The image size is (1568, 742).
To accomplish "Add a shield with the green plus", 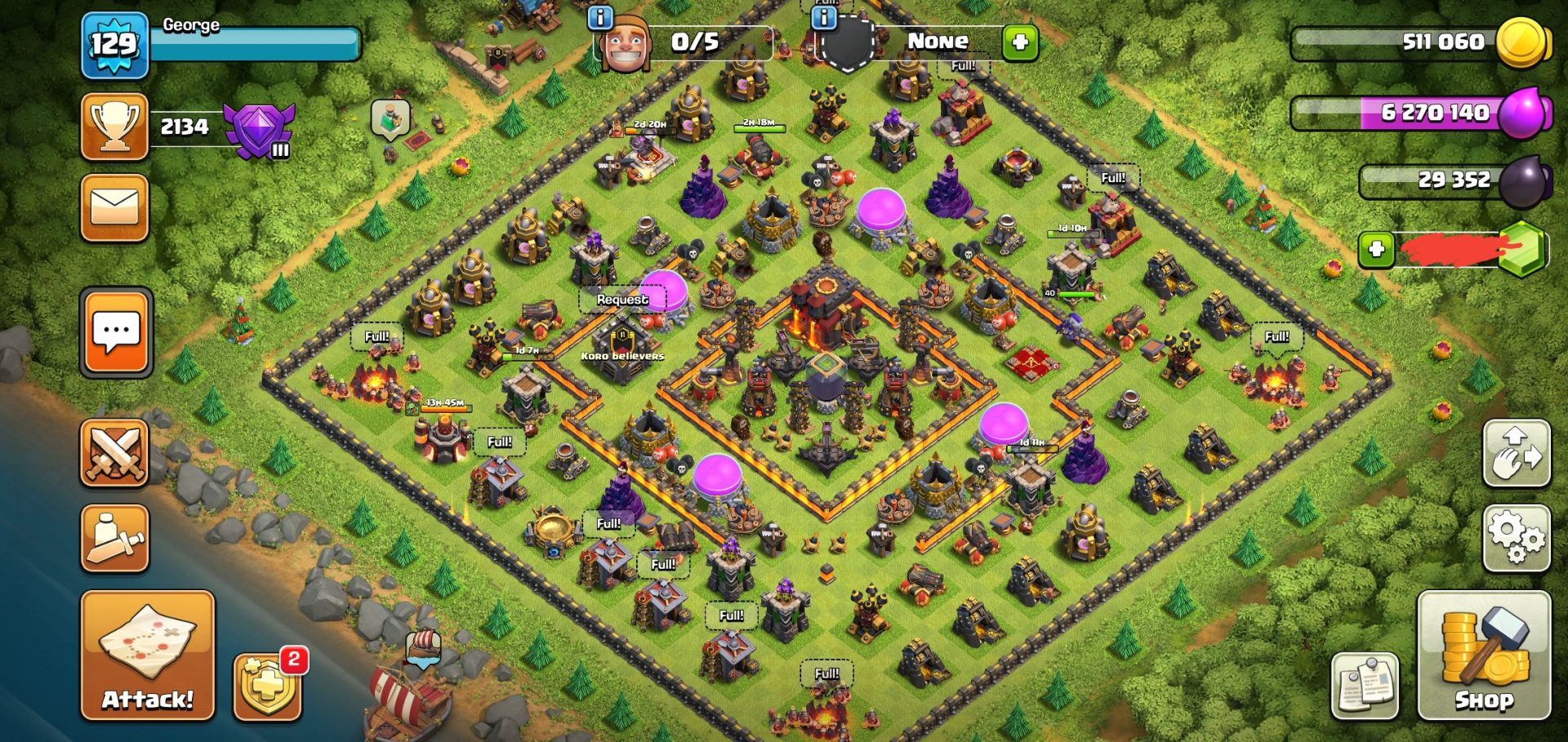I will tap(1020, 42).
